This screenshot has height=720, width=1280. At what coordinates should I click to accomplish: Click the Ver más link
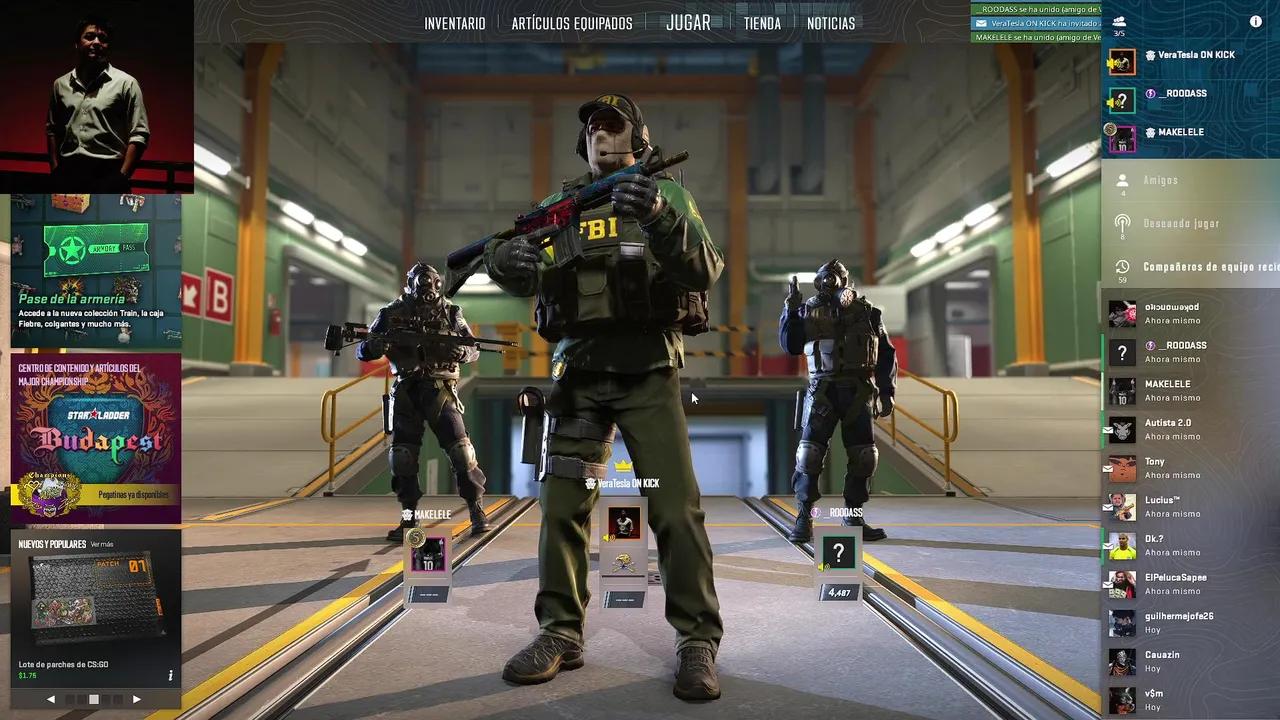pyautogui.click(x=102, y=544)
